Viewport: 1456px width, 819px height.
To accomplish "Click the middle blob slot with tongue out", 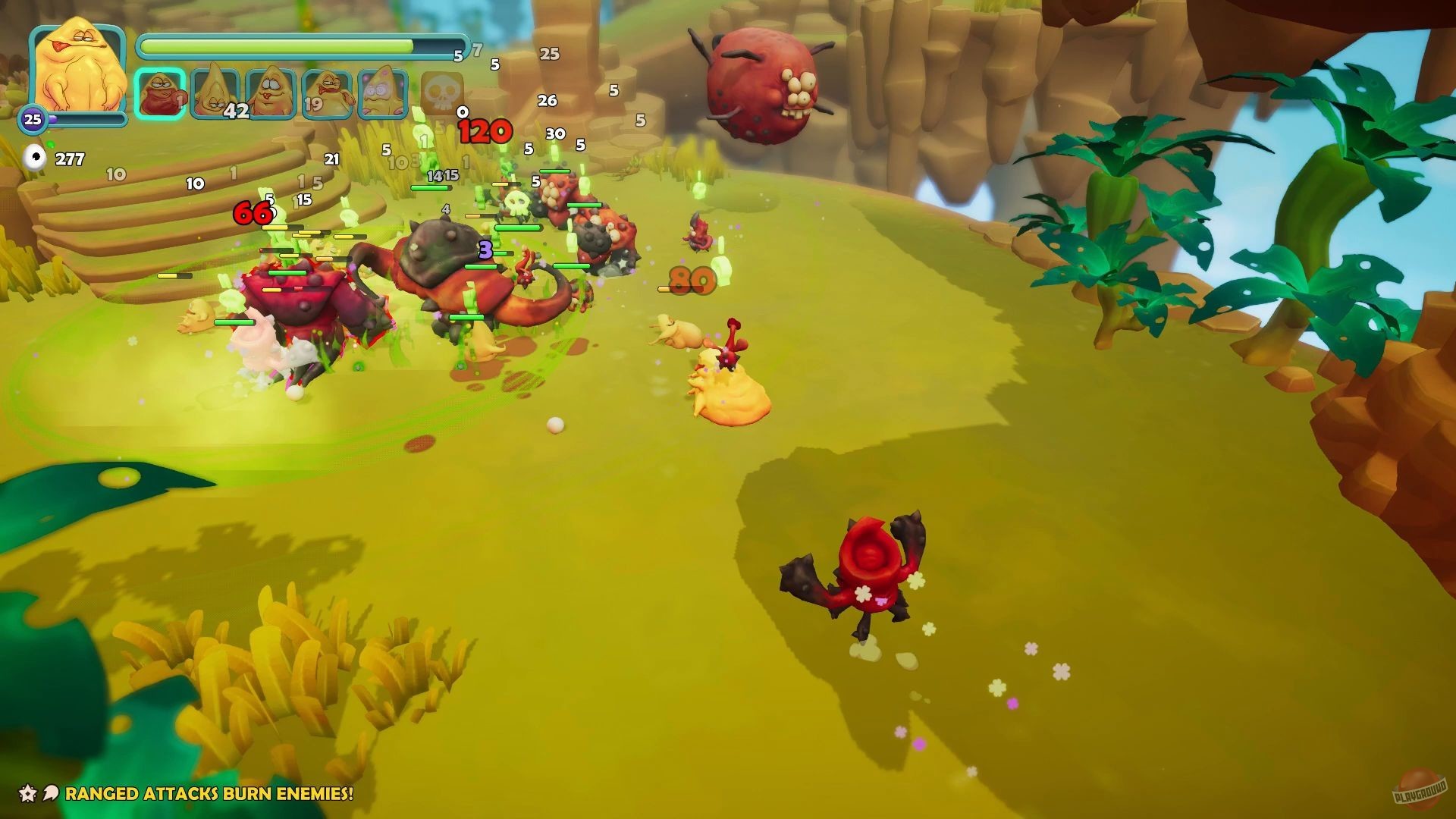I will click(x=270, y=95).
